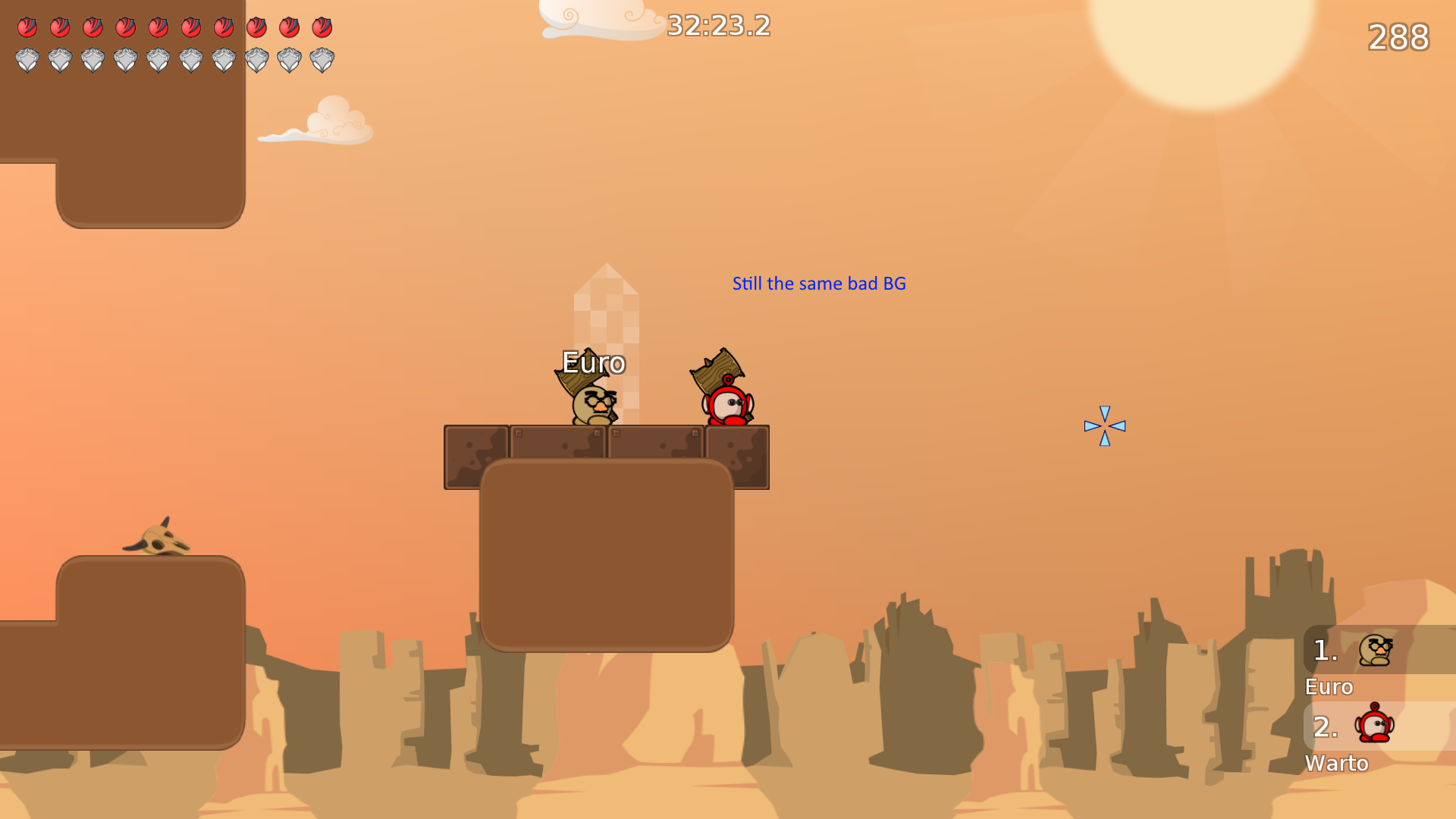Select the last heart in the health row

point(322,27)
